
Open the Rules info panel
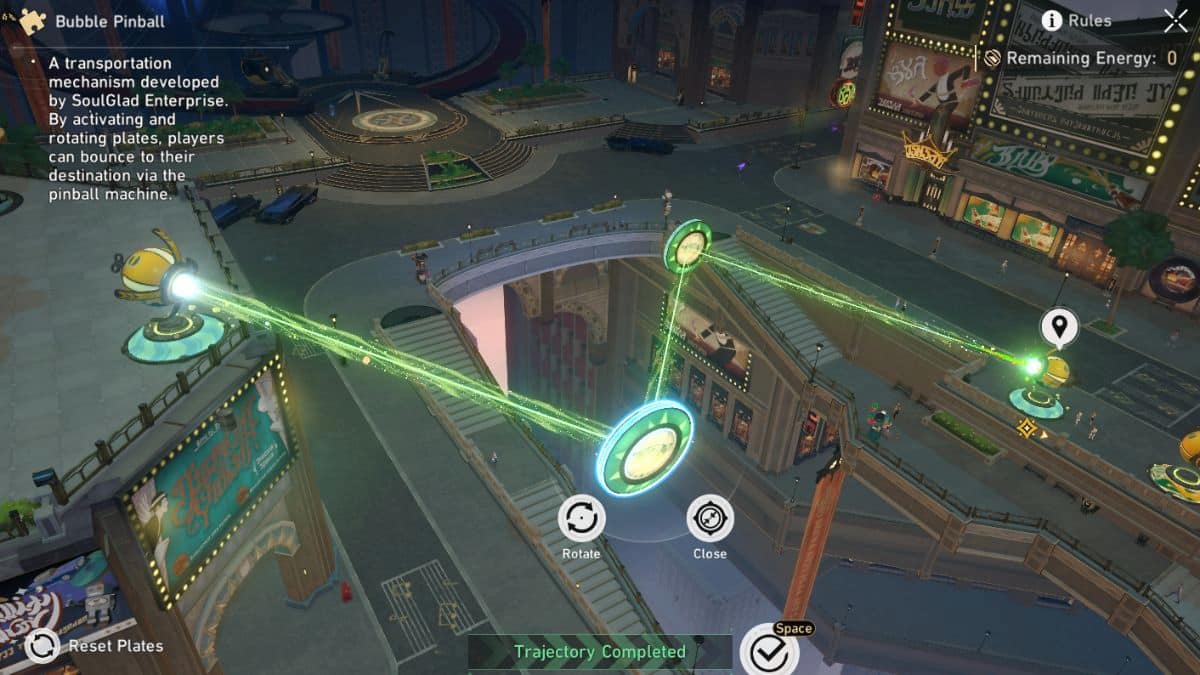[1076, 20]
